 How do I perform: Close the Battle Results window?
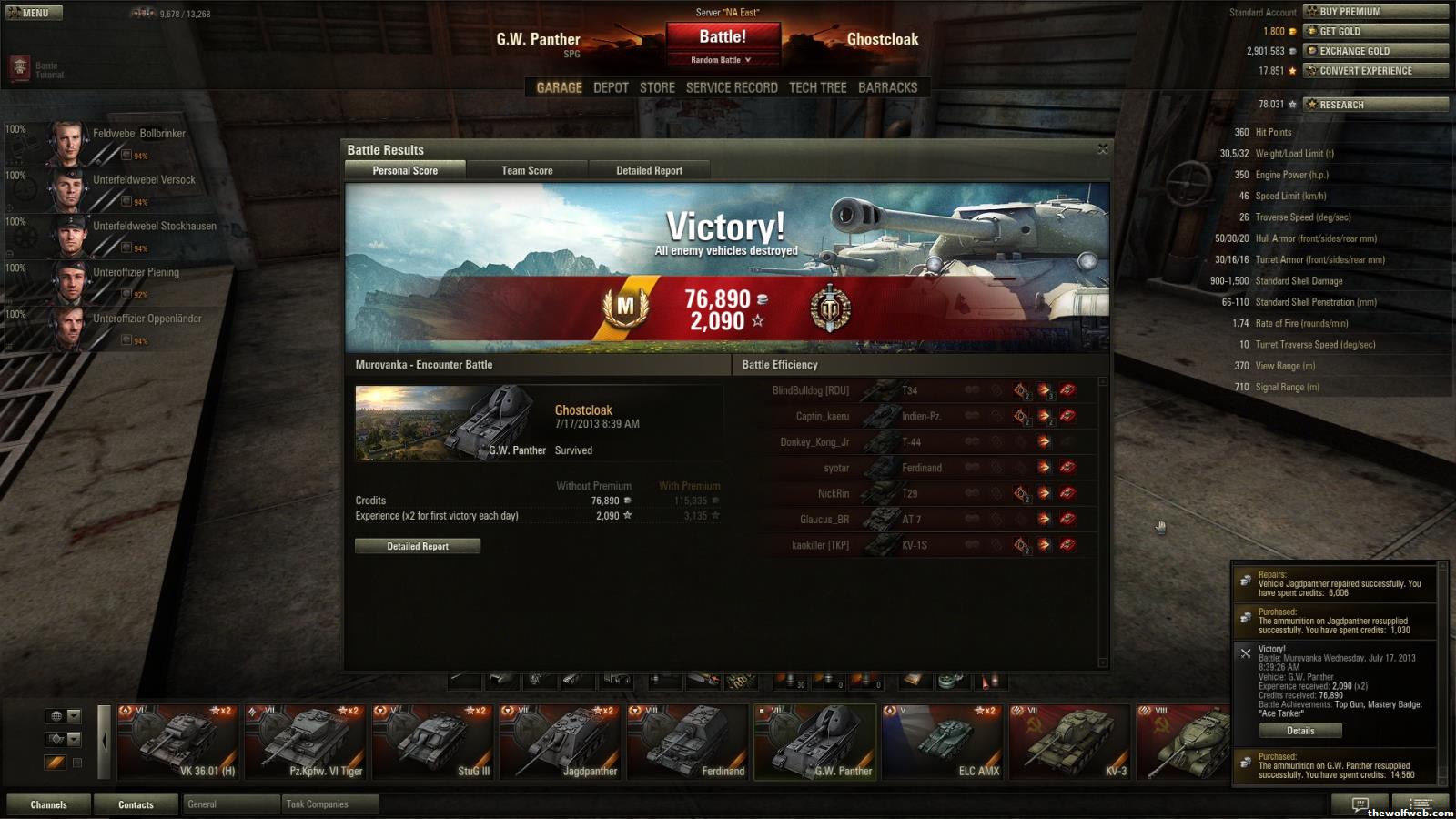coord(1103,149)
